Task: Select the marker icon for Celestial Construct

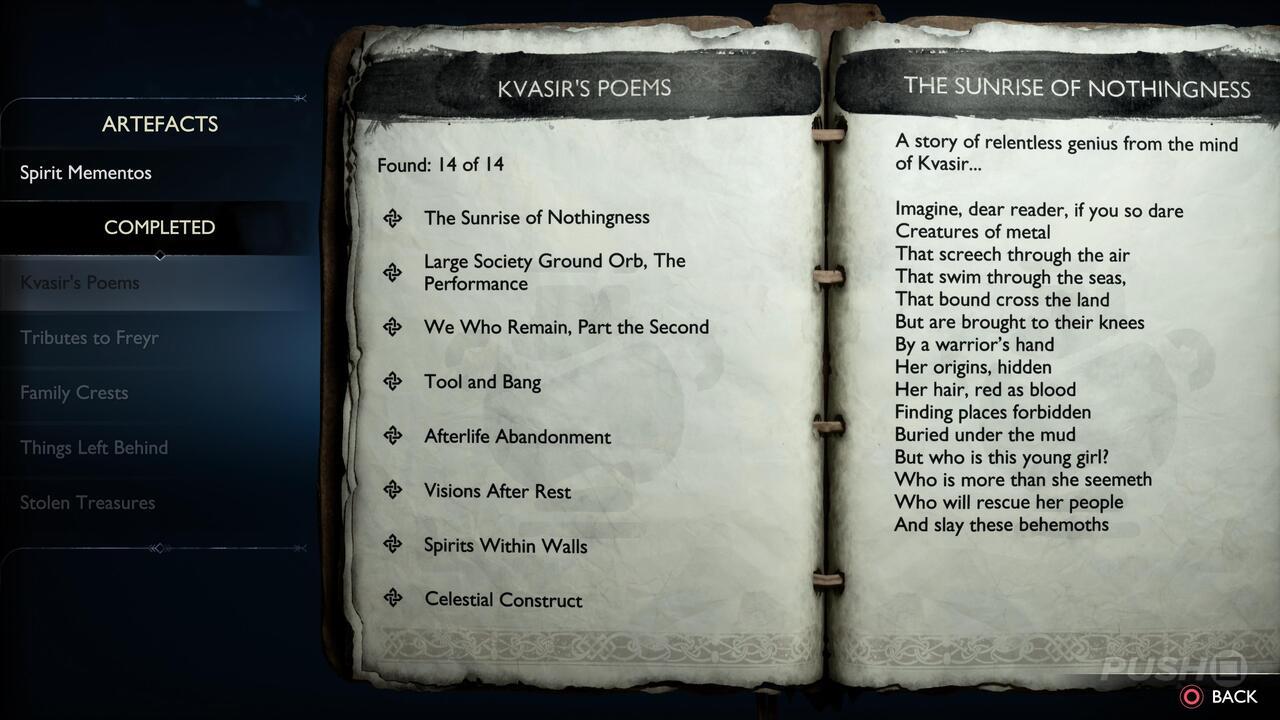Action: click(392, 600)
